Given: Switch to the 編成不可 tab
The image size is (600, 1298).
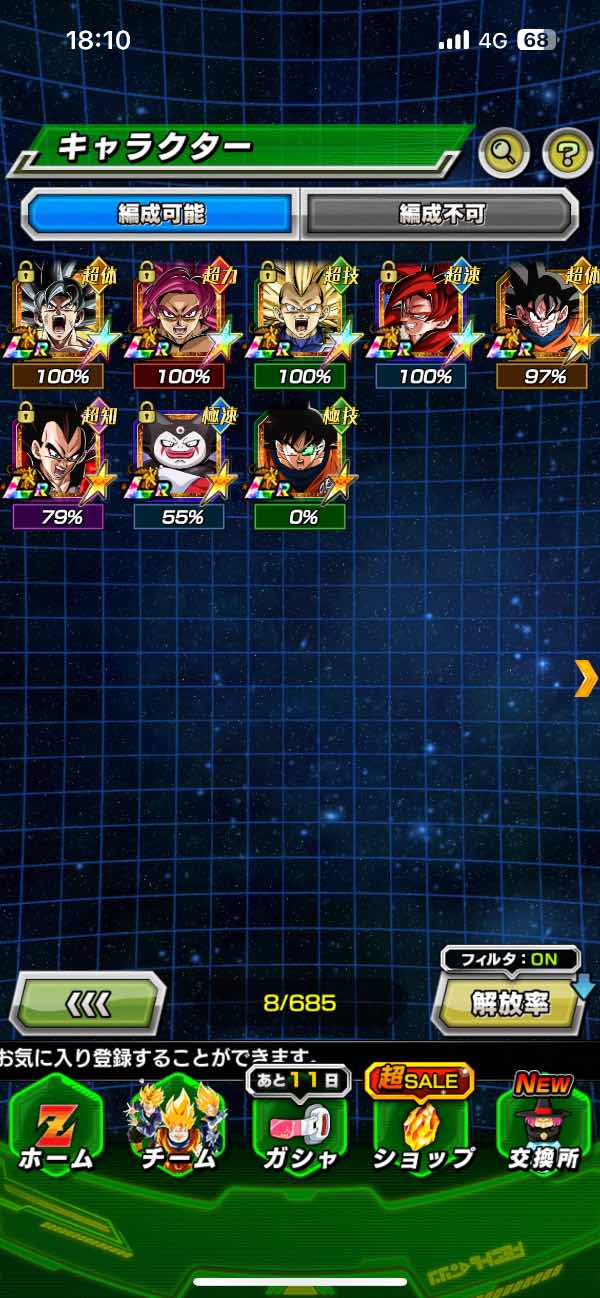Looking at the screenshot, I should coord(440,213).
